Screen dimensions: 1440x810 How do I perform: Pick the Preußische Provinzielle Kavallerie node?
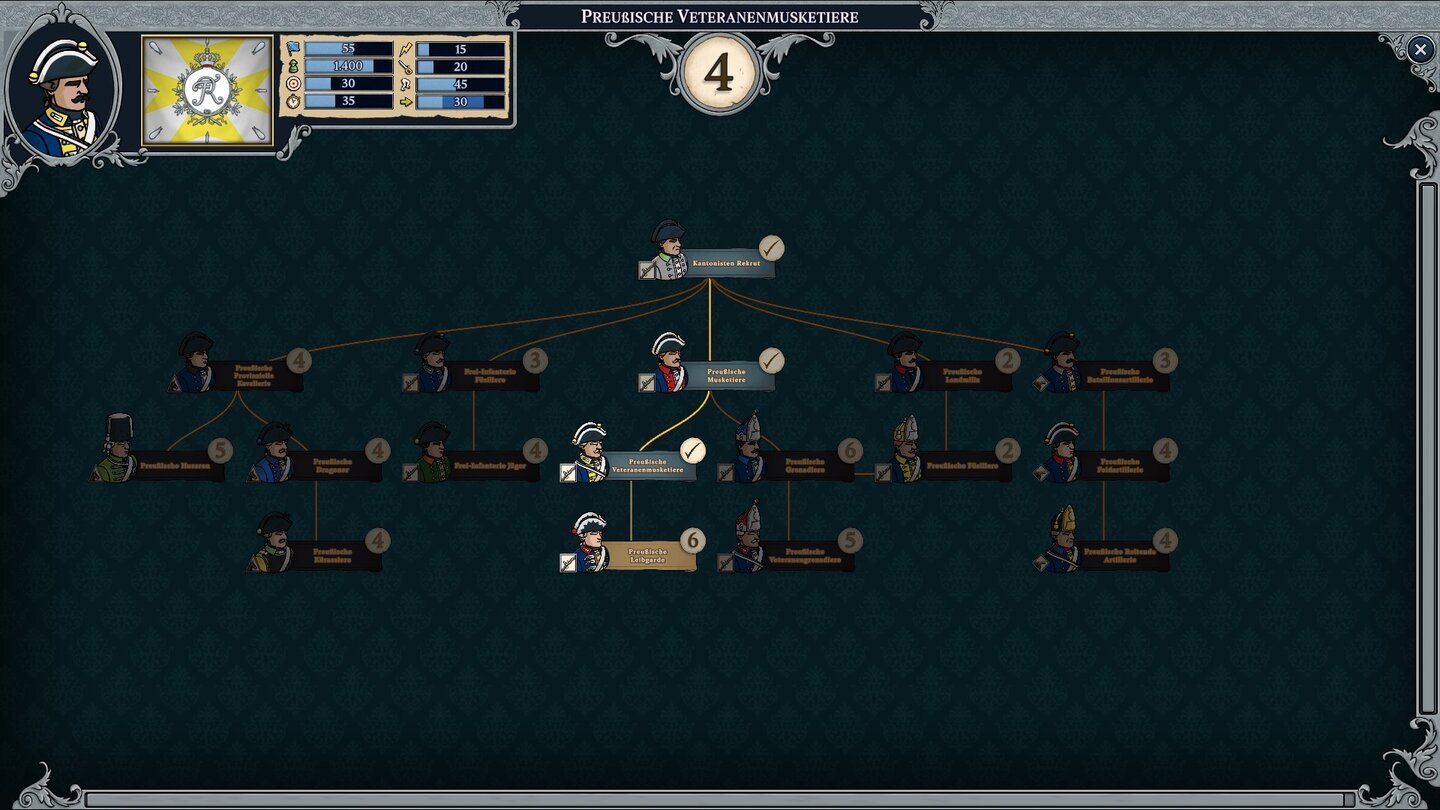pos(253,376)
